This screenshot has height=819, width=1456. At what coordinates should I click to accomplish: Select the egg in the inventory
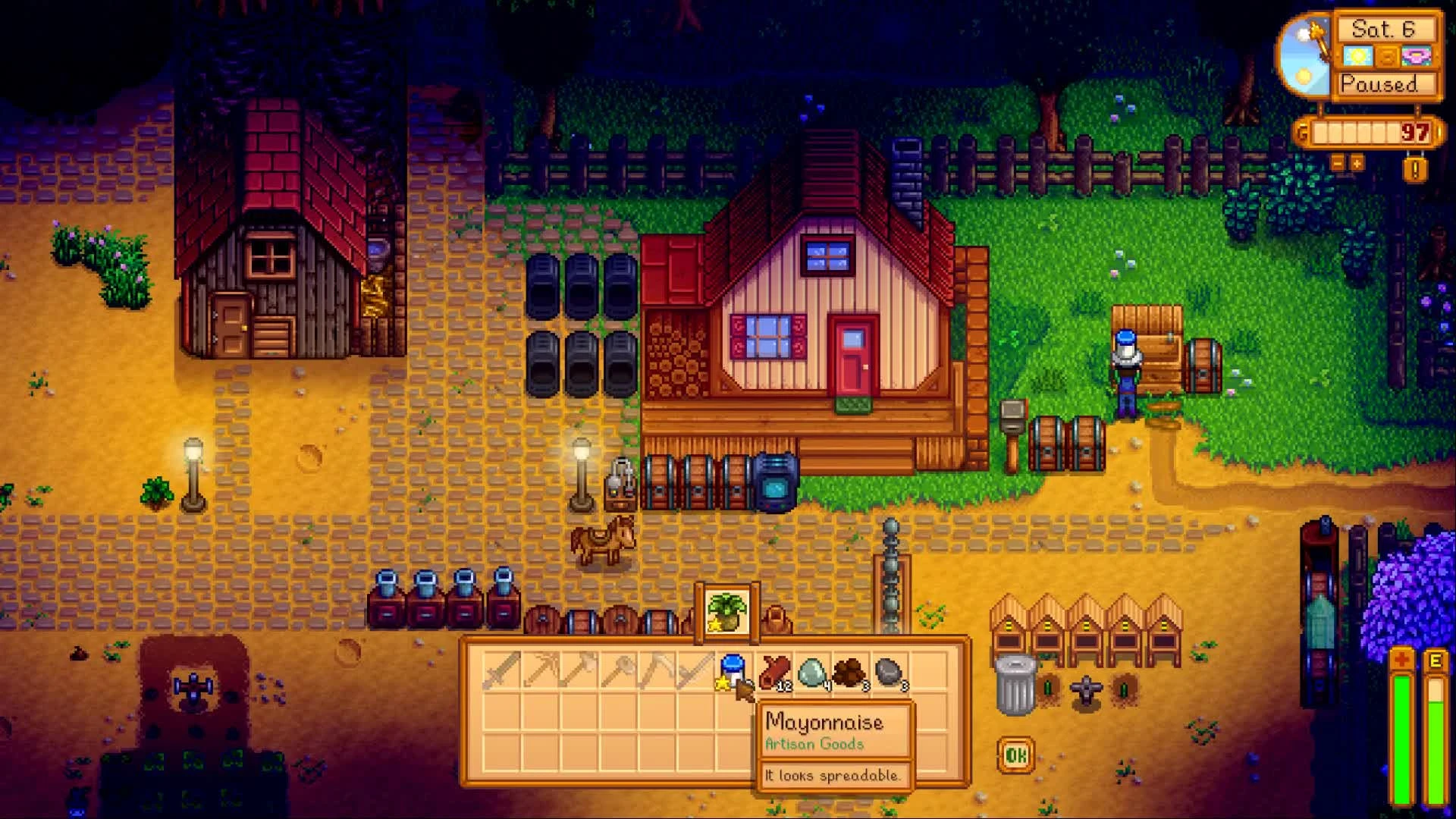pos(814,671)
